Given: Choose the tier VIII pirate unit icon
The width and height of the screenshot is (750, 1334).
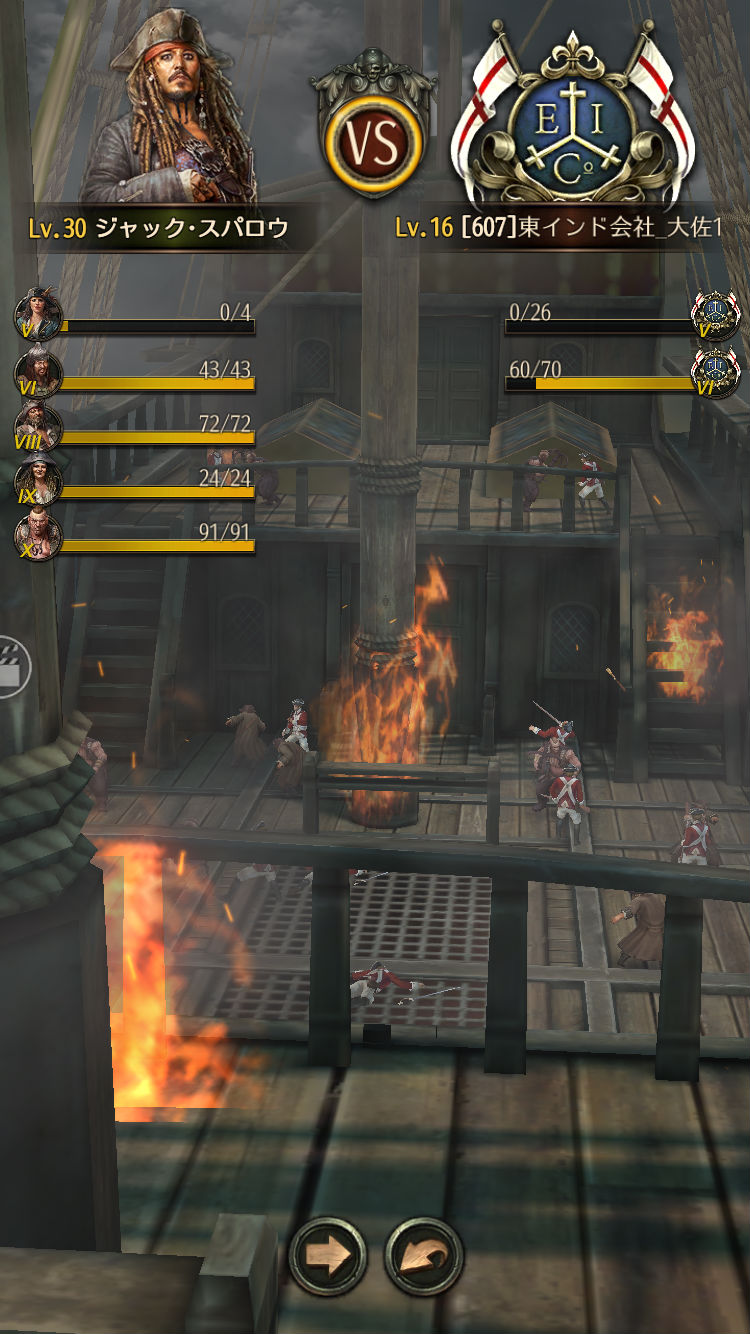Looking at the screenshot, I should [38, 428].
